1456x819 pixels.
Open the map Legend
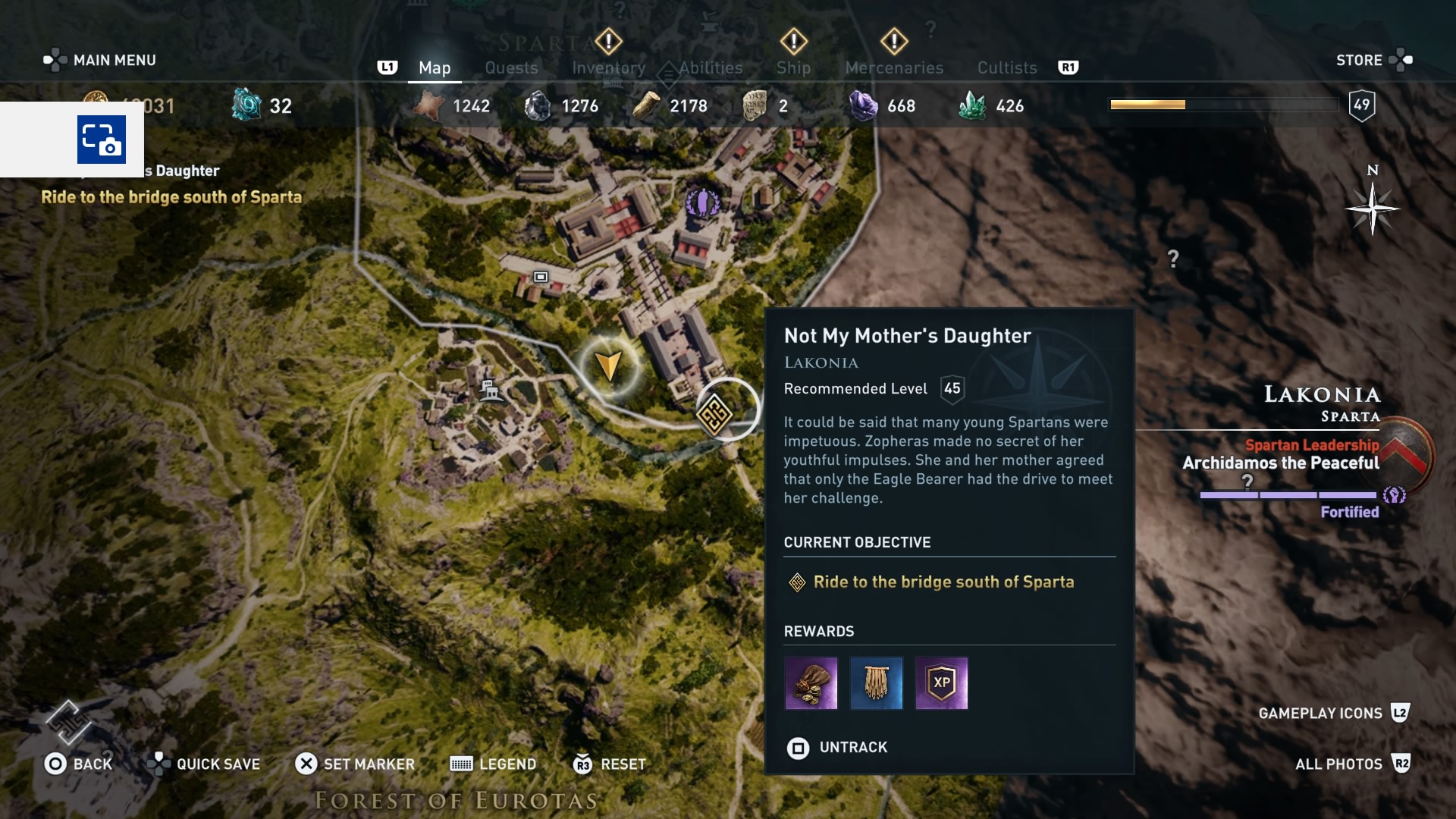coord(493,764)
